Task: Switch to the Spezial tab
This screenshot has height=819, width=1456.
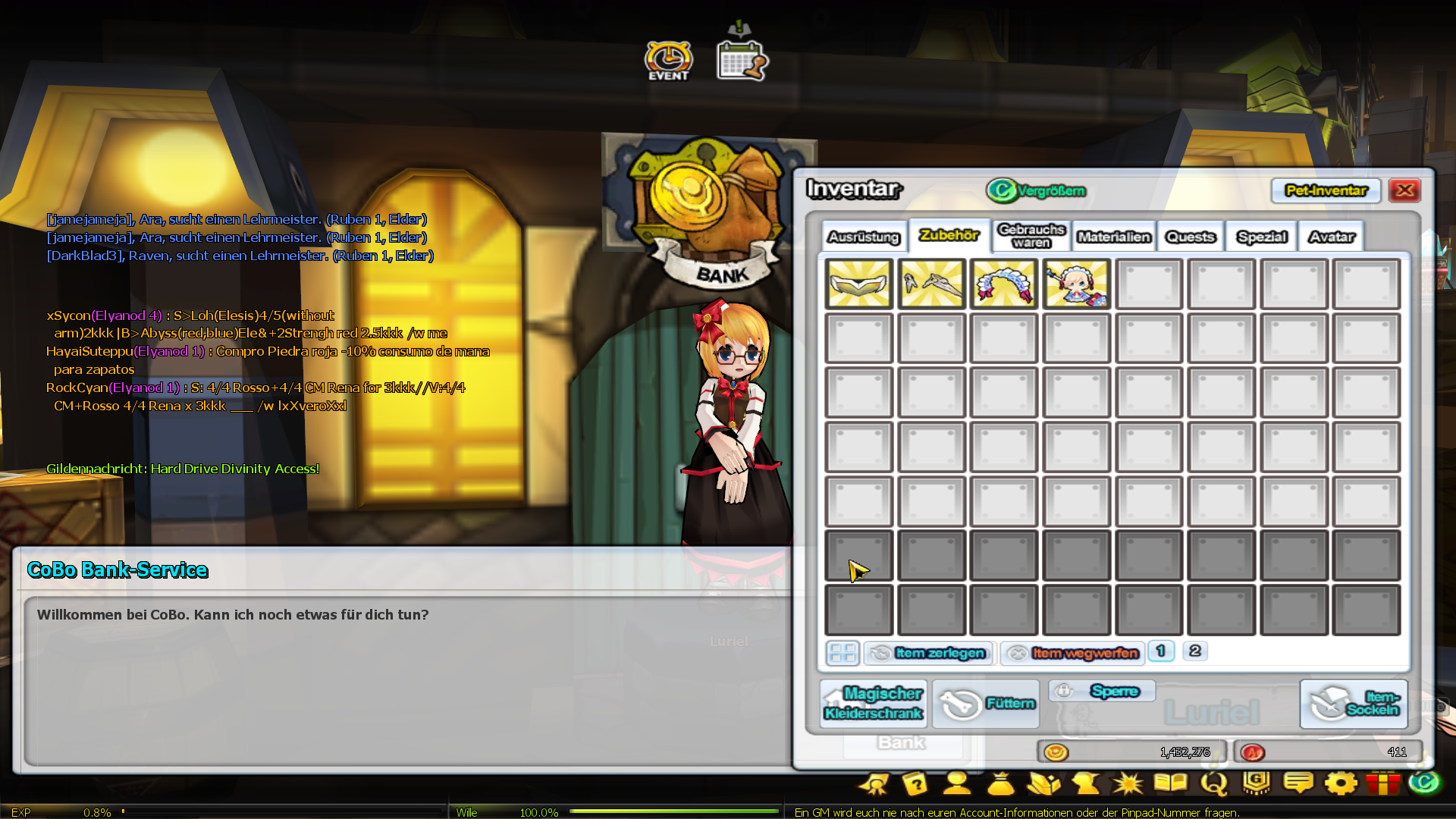Action: (1262, 237)
